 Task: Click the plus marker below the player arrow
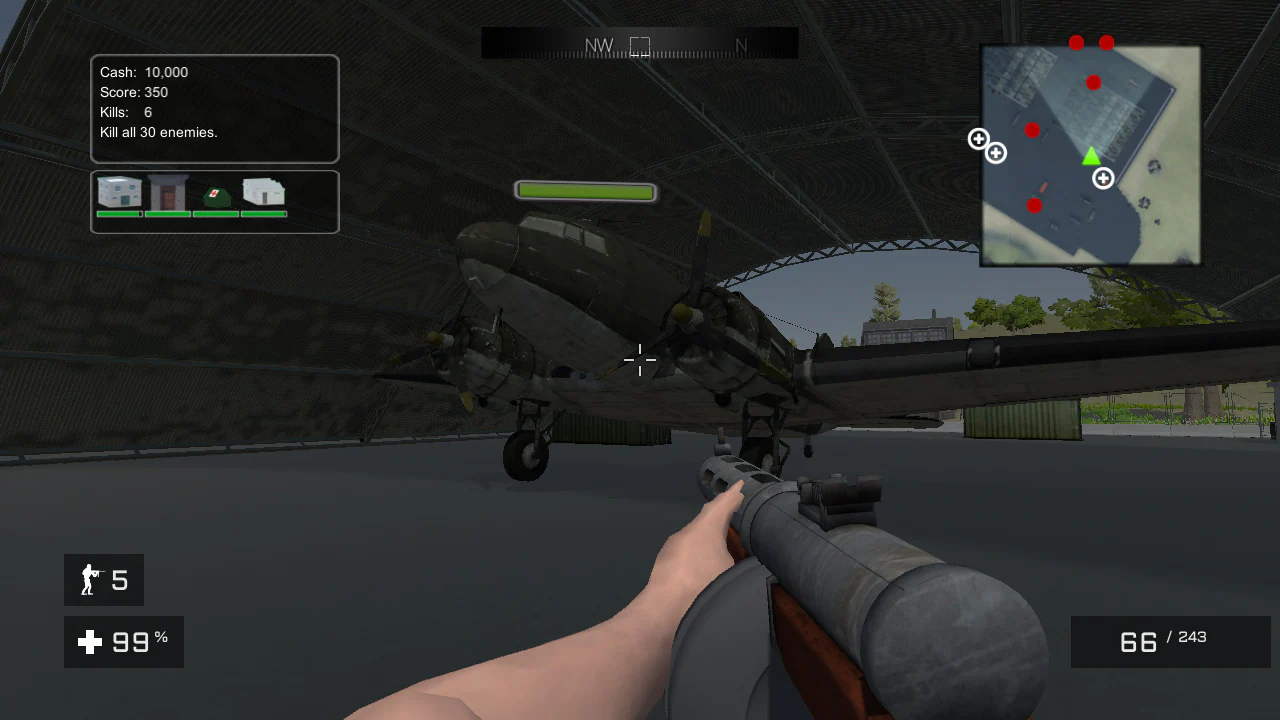(1103, 178)
